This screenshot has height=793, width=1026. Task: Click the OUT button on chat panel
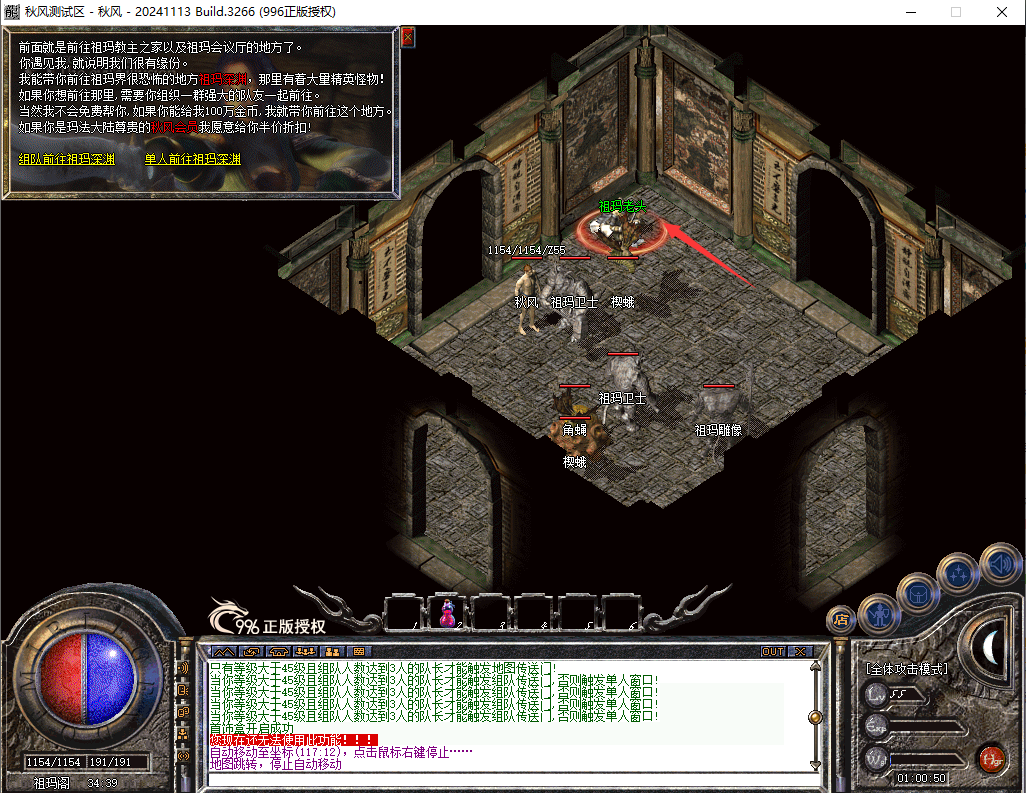click(x=772, y=651)
